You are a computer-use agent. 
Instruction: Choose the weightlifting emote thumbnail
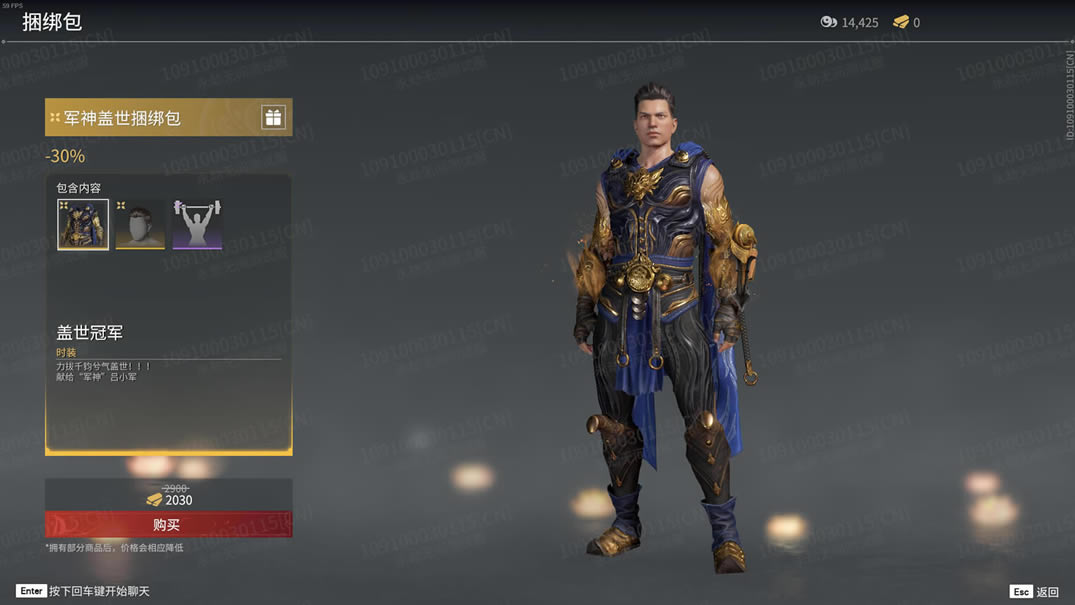click(197, 224)
